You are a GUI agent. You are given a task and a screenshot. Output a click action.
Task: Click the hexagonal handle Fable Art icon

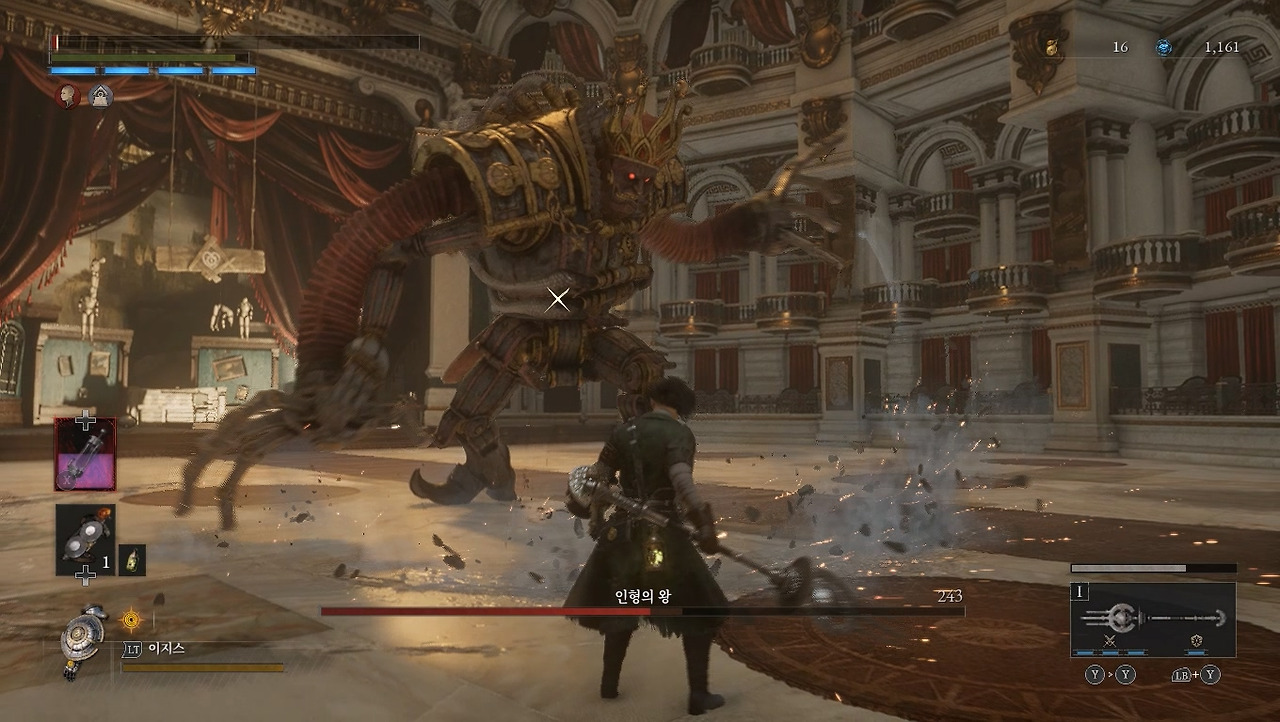1195,642
